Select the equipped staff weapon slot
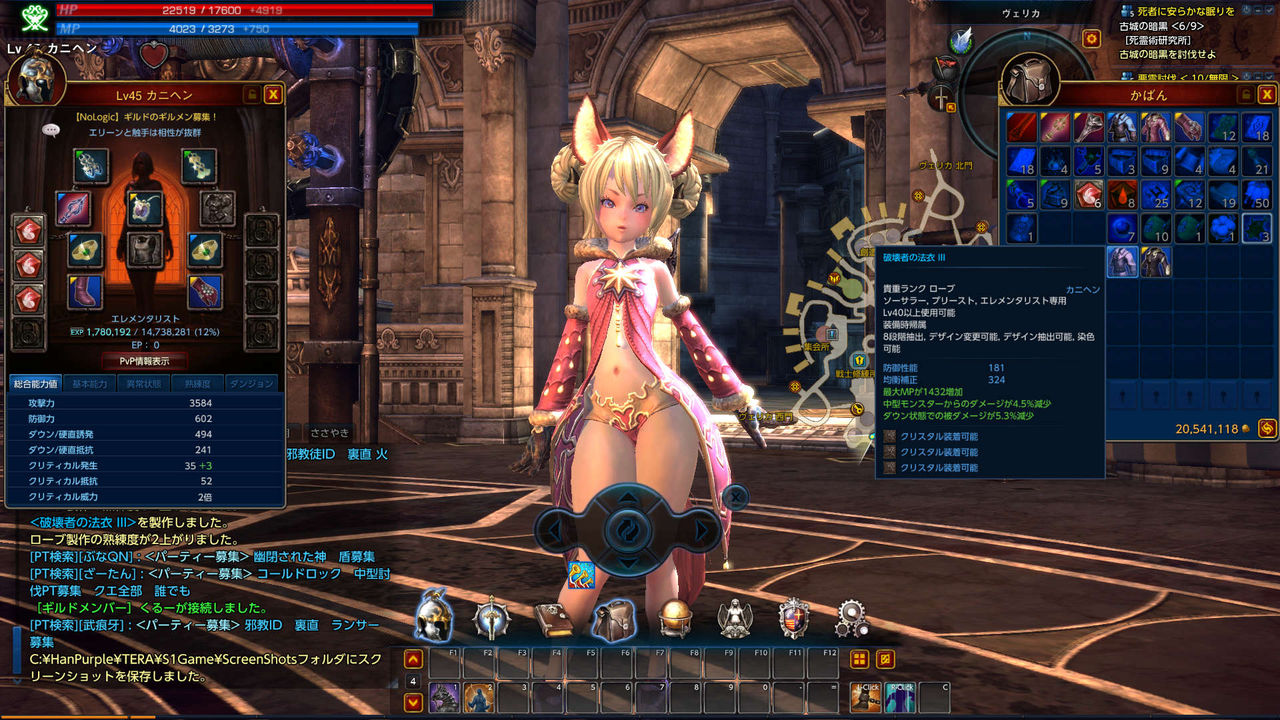Image resolution: width=1280 pixels, height=720 pixels. click(74, 208)
